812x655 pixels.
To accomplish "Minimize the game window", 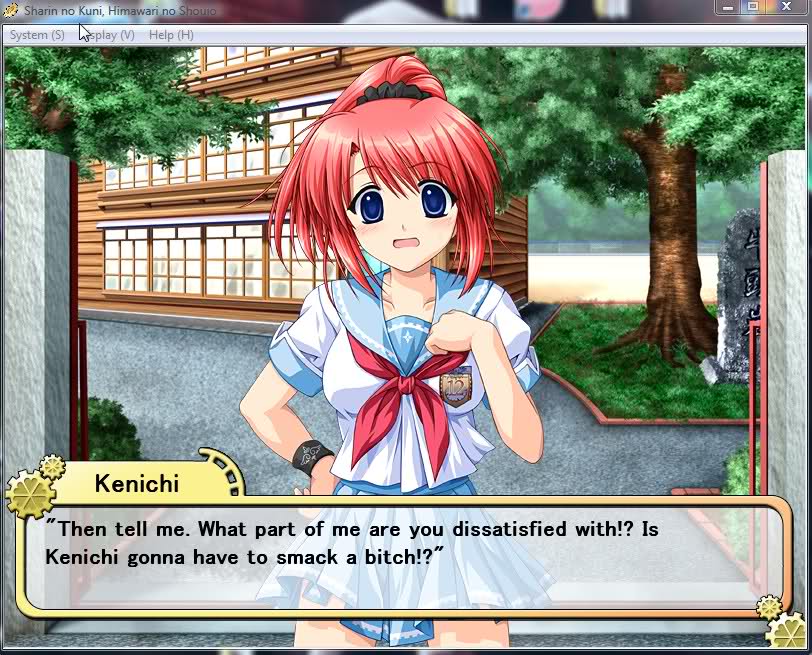I will pyautogui.click(x=729, y=7).
